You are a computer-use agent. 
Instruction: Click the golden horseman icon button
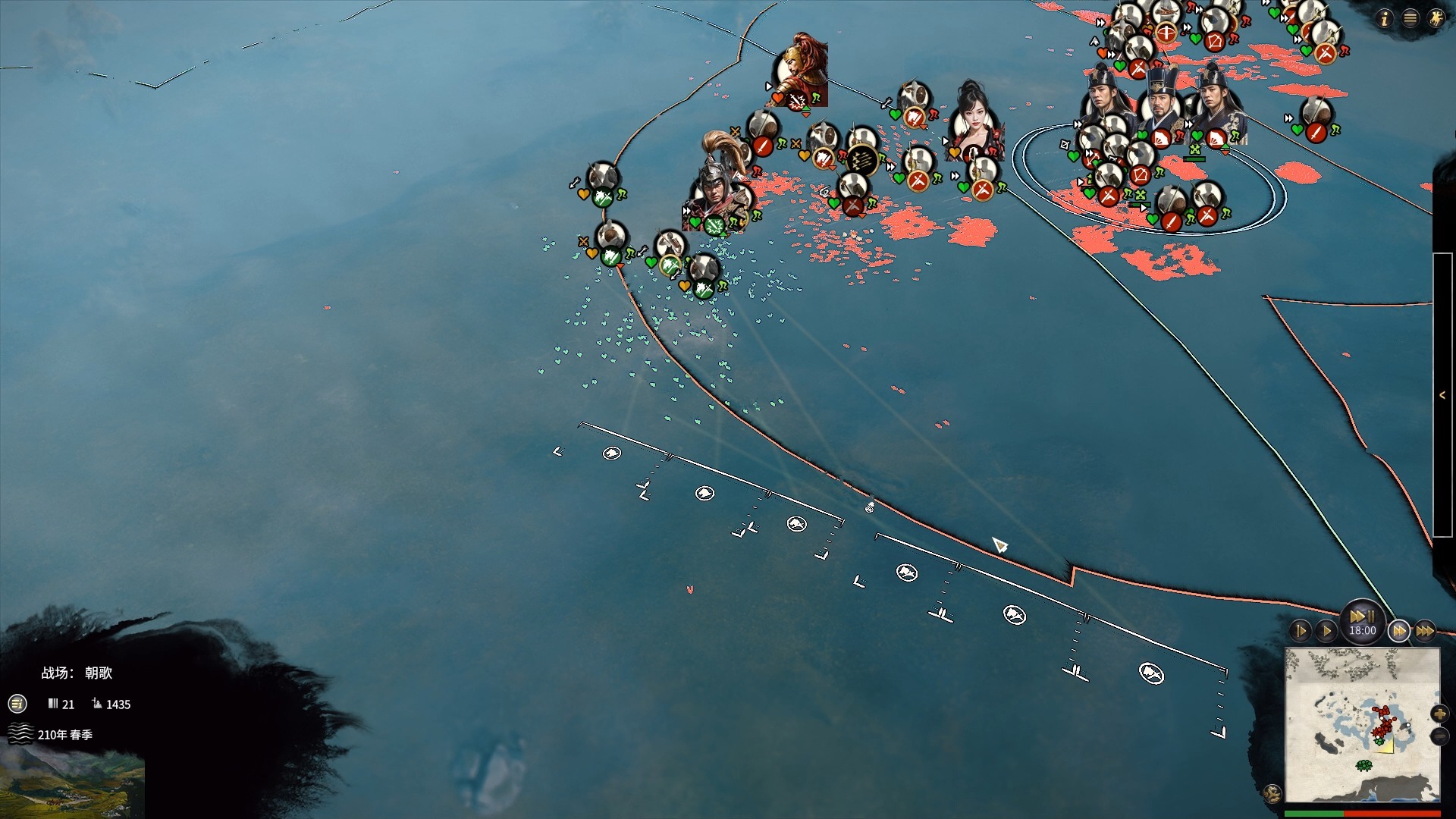click(x=1436, y=19)
